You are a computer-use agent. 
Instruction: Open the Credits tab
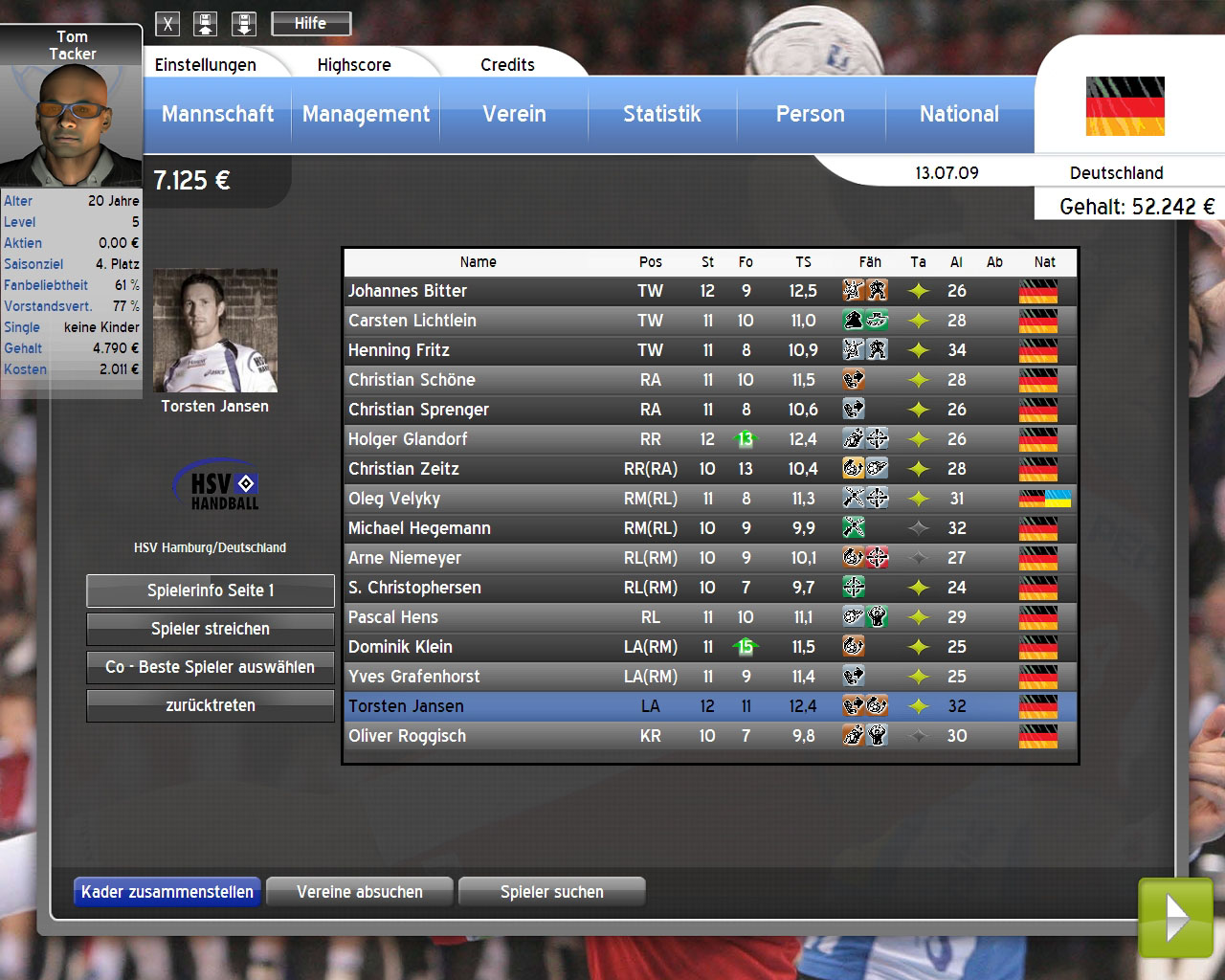point(507,64)
